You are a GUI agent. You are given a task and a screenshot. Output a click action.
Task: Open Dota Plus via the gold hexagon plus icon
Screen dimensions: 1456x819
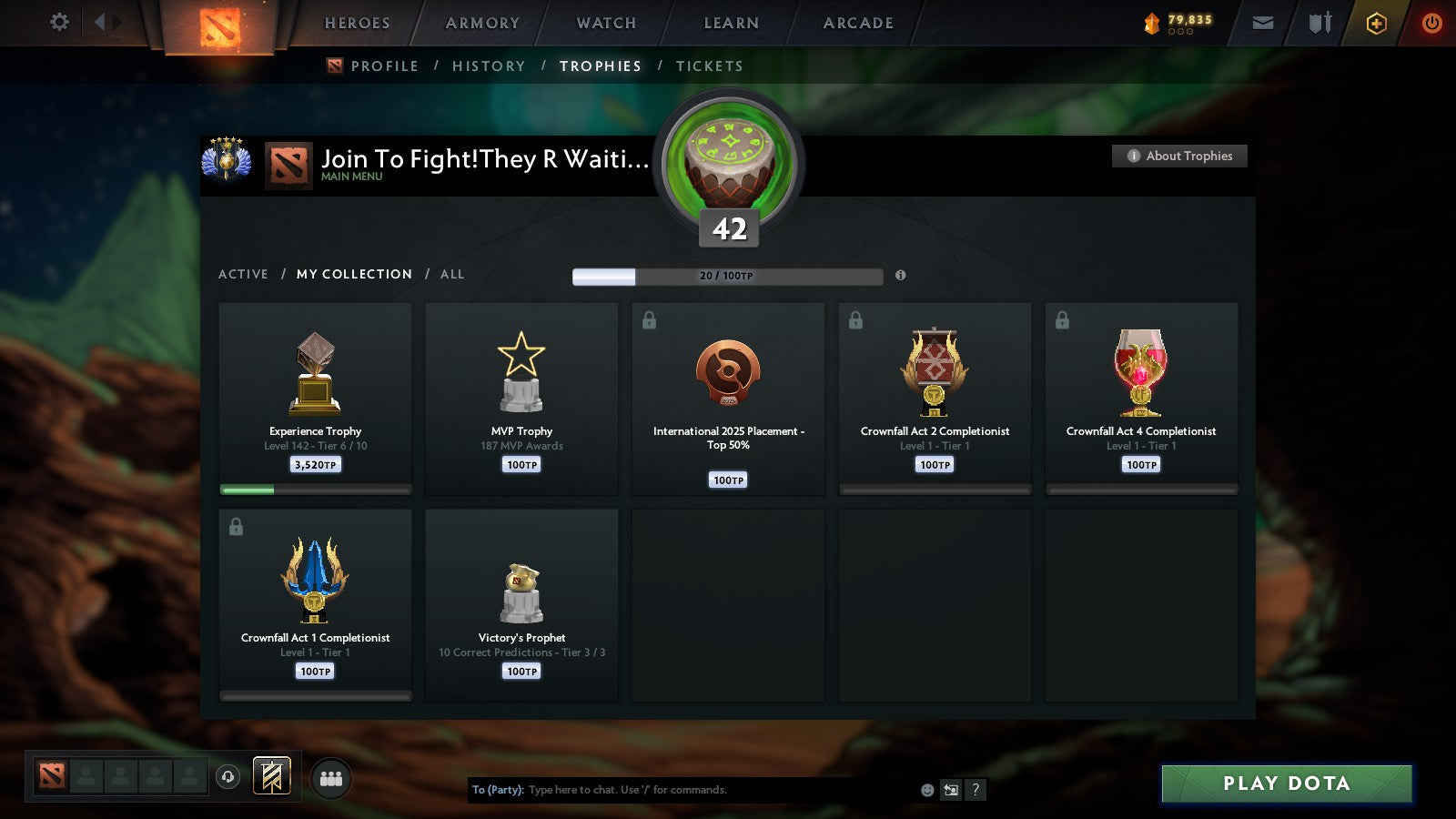pyautogui.click(x=1376, y=24)
